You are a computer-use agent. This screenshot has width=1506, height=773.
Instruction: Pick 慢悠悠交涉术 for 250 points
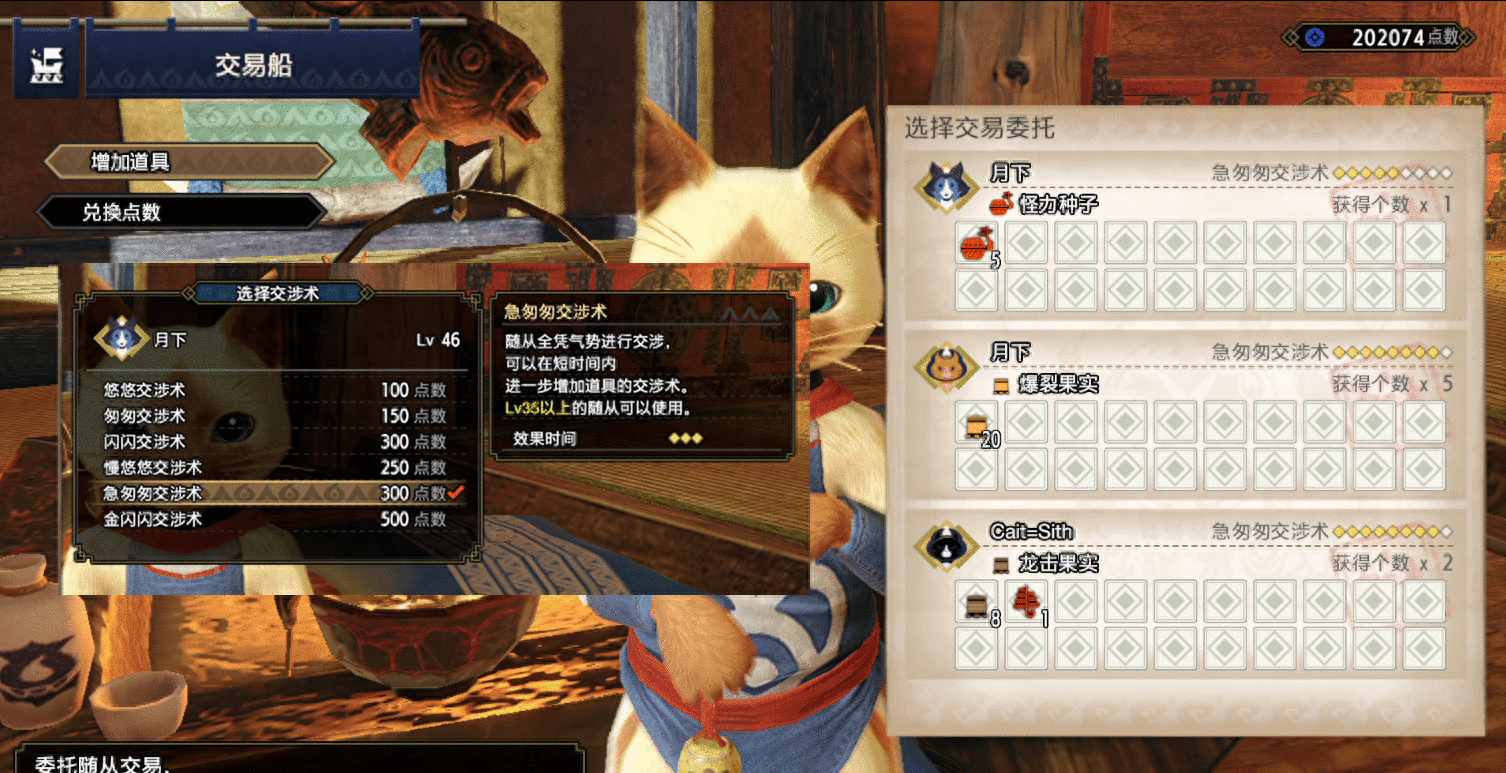(273, 468)
